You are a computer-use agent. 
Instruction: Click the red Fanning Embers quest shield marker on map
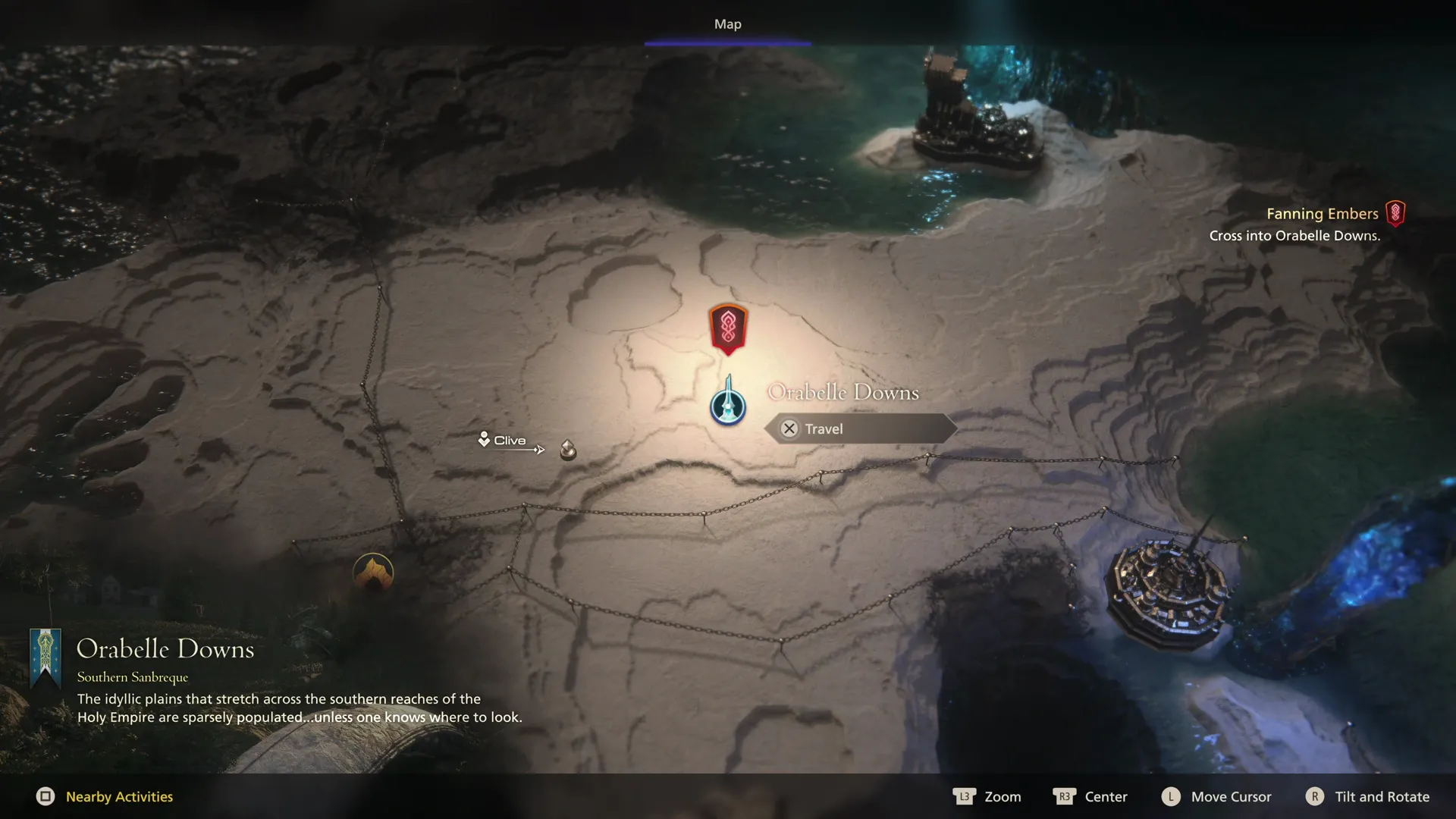(727, 328)
